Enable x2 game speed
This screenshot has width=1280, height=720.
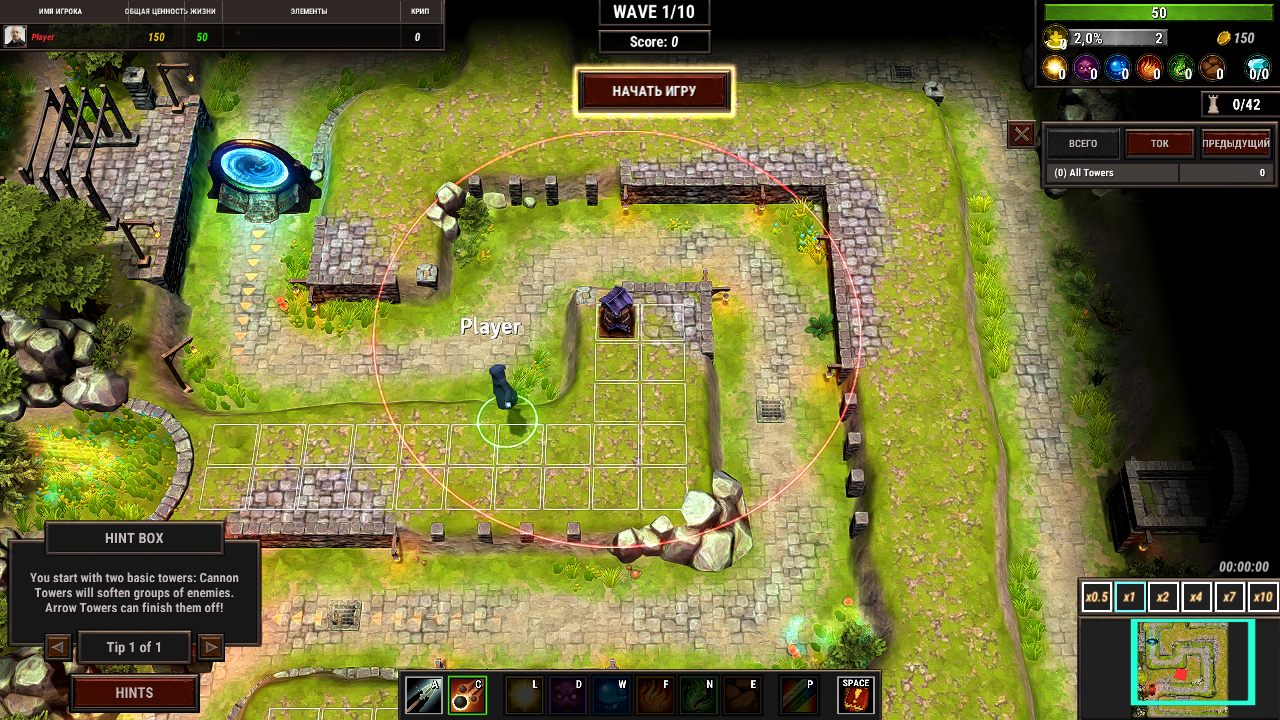[1162, 596]
